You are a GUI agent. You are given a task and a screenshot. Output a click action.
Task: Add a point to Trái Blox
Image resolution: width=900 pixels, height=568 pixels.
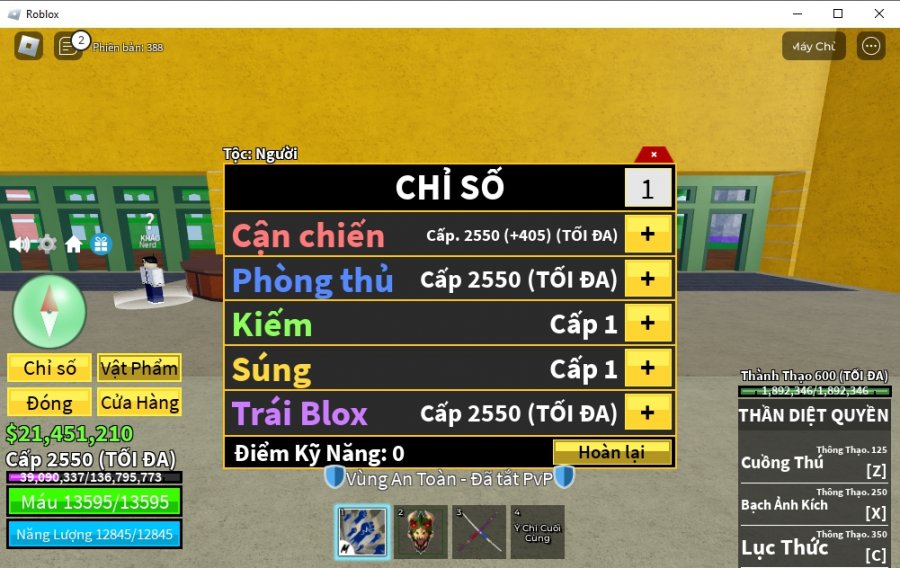tap(647, 412)
